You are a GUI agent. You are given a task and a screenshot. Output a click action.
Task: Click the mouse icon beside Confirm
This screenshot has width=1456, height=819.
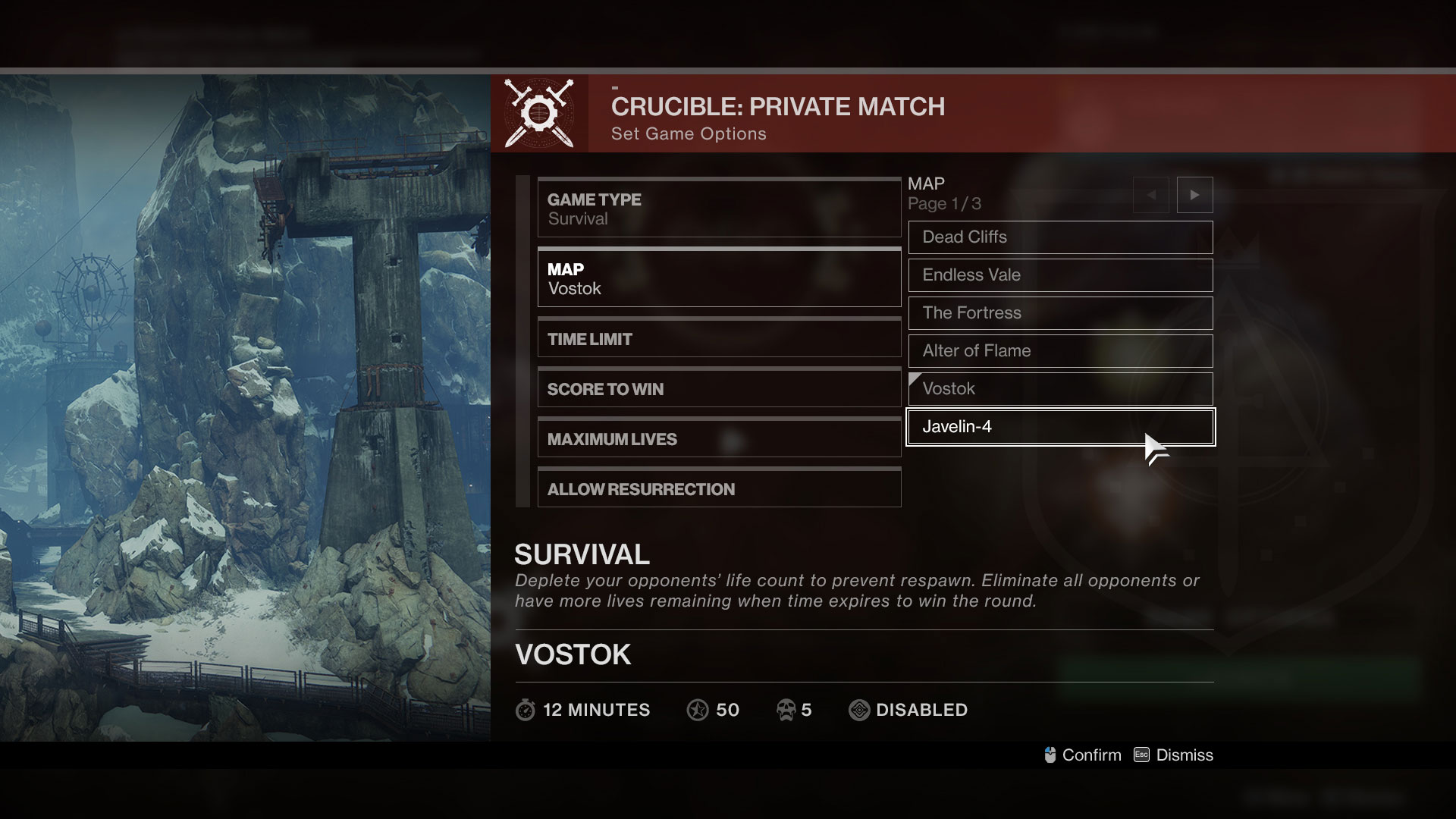[1050, 755]
